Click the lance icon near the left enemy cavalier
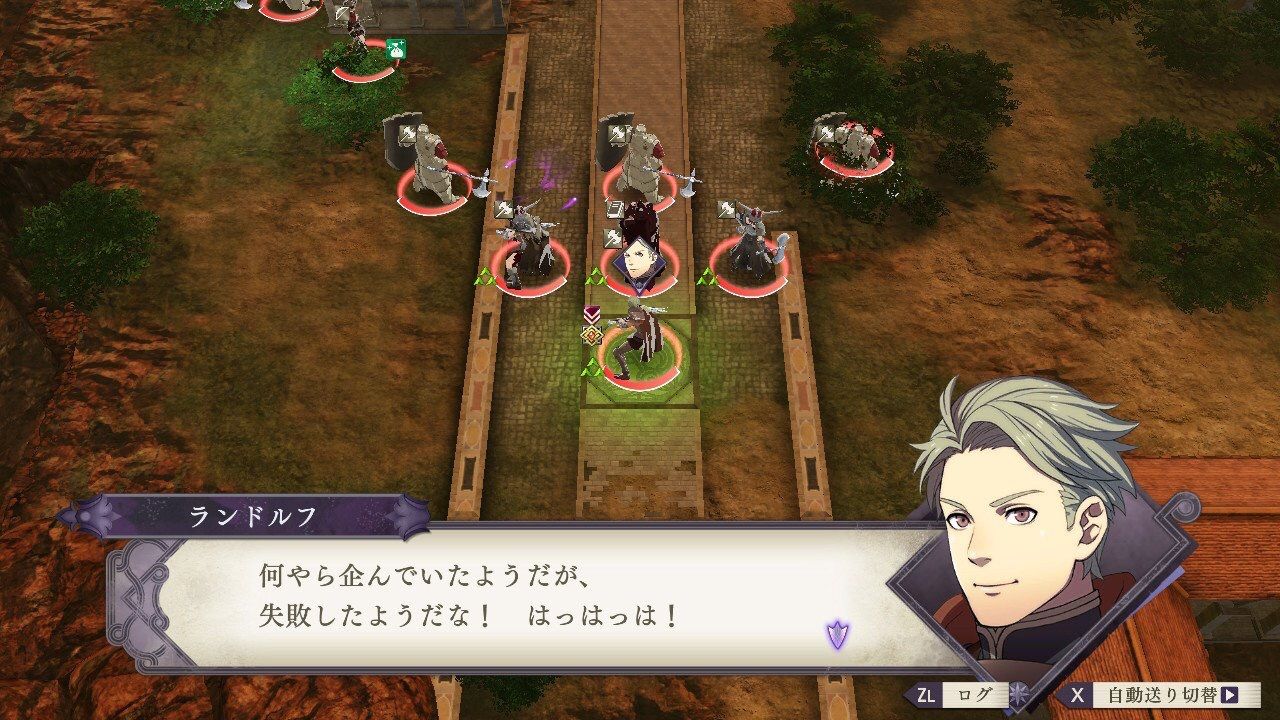The width and height of the screenshot is (1280, 720). click(x=501, y=208)
